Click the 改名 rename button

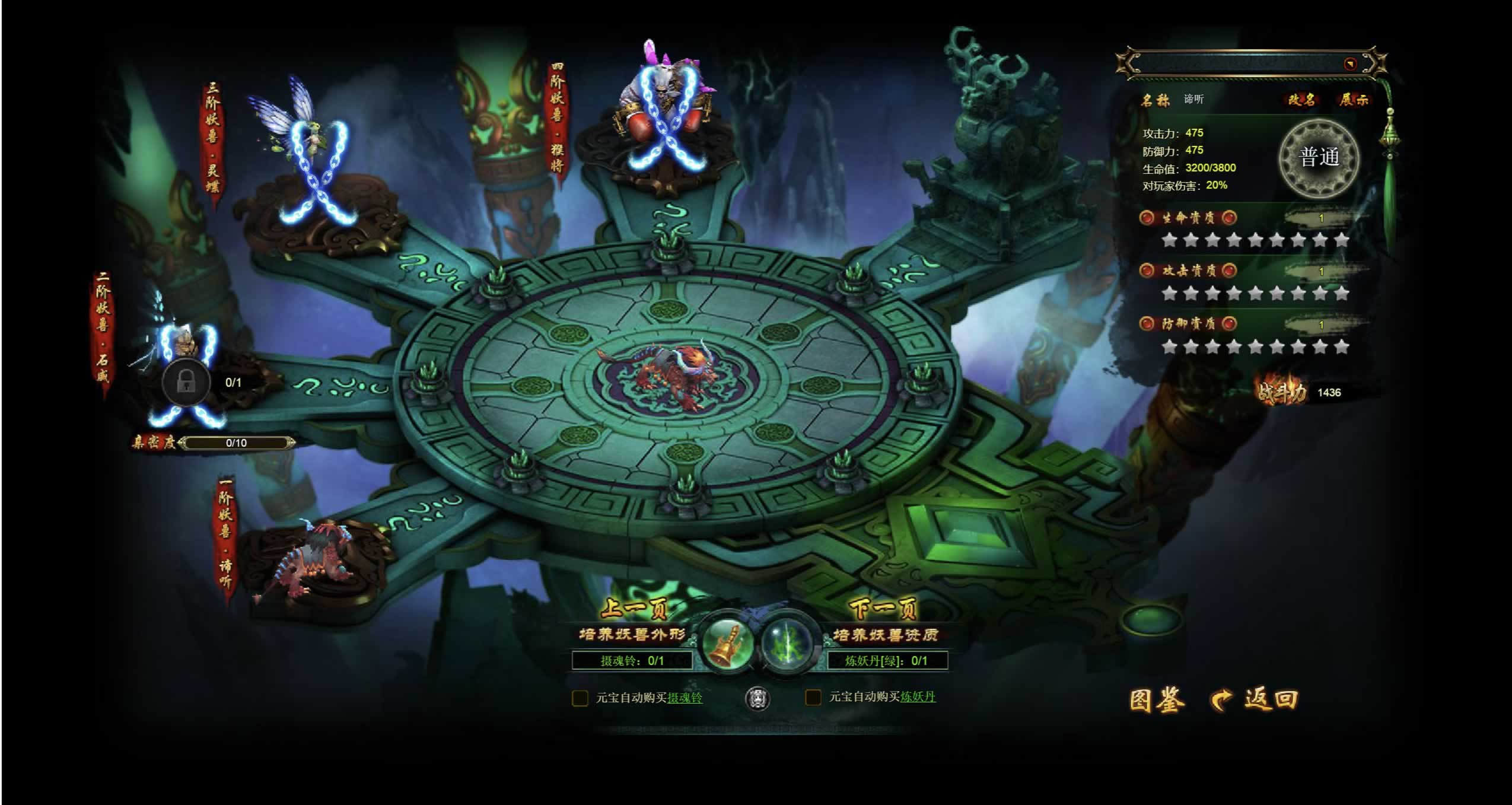(1300, 100)
